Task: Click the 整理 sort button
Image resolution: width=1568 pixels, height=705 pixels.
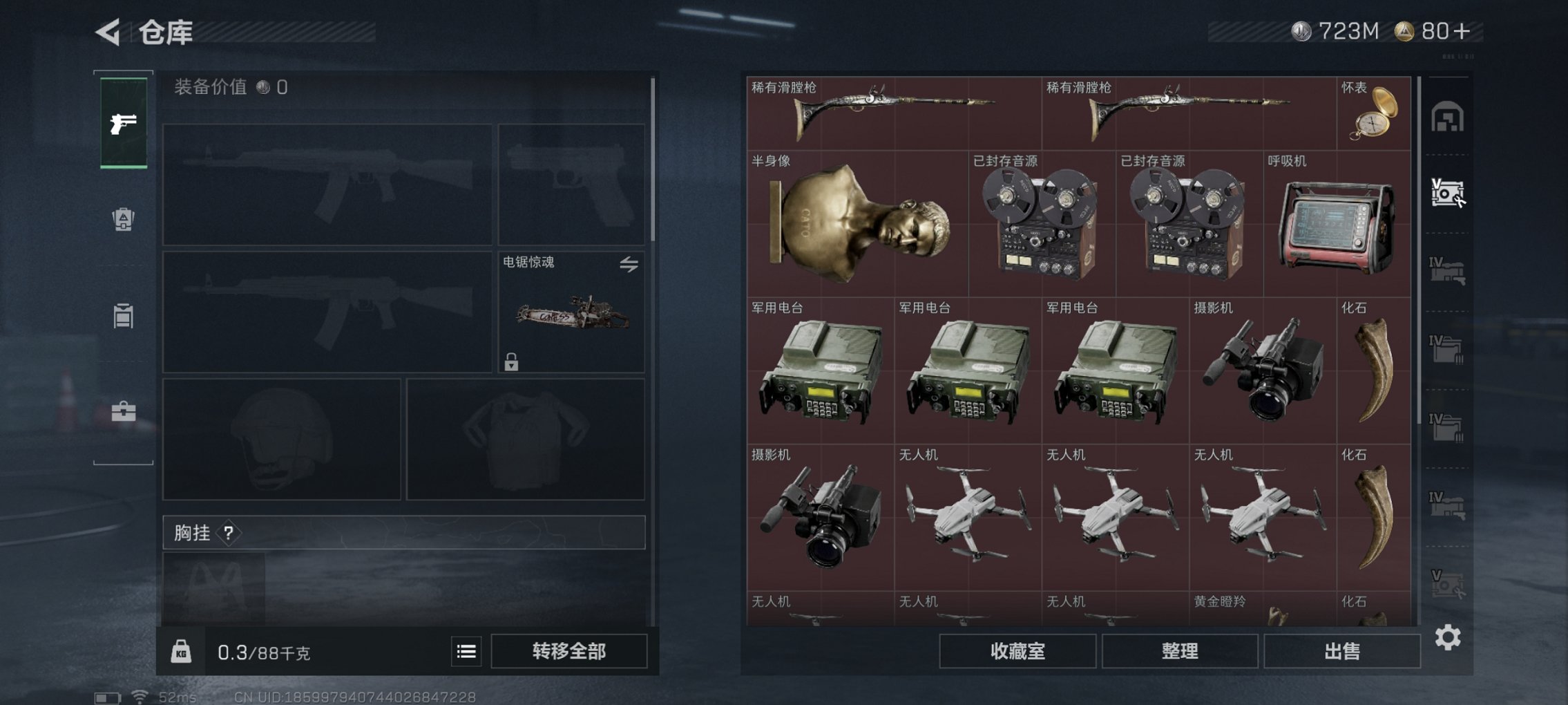Action: point(1181,650)
